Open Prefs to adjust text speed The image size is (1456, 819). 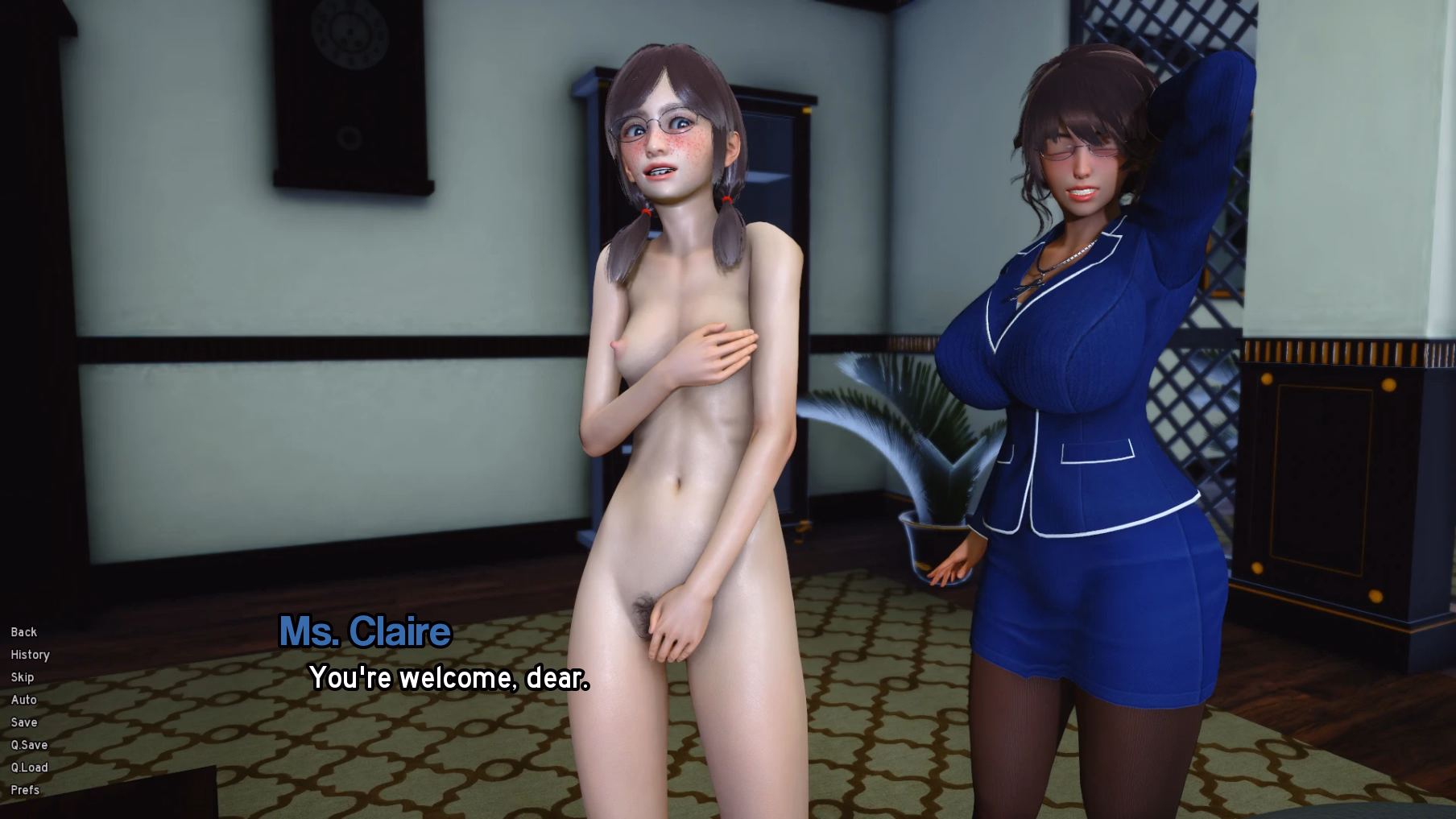[x=26, y=790]
